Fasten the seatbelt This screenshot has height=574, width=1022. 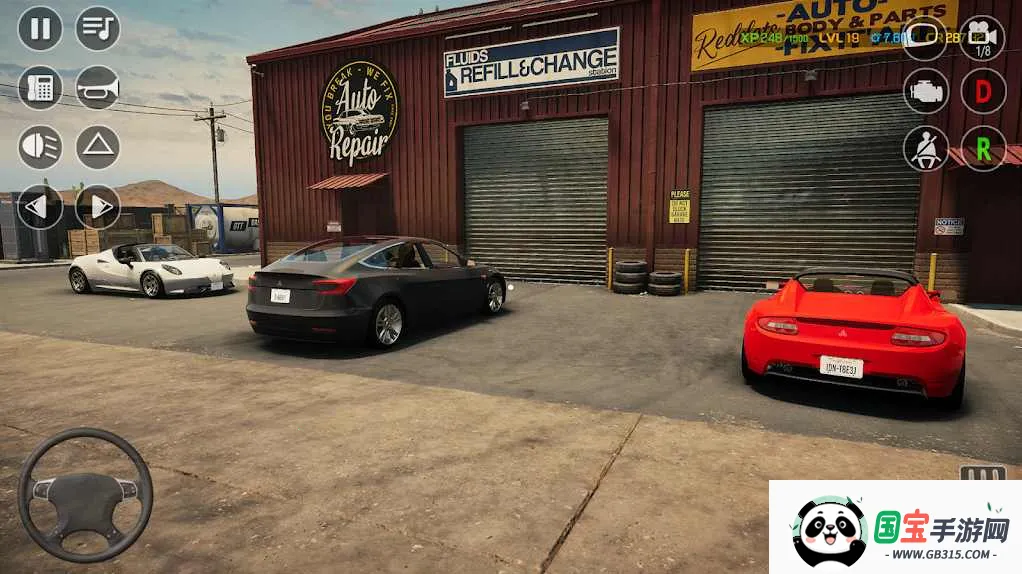(926, 149)
